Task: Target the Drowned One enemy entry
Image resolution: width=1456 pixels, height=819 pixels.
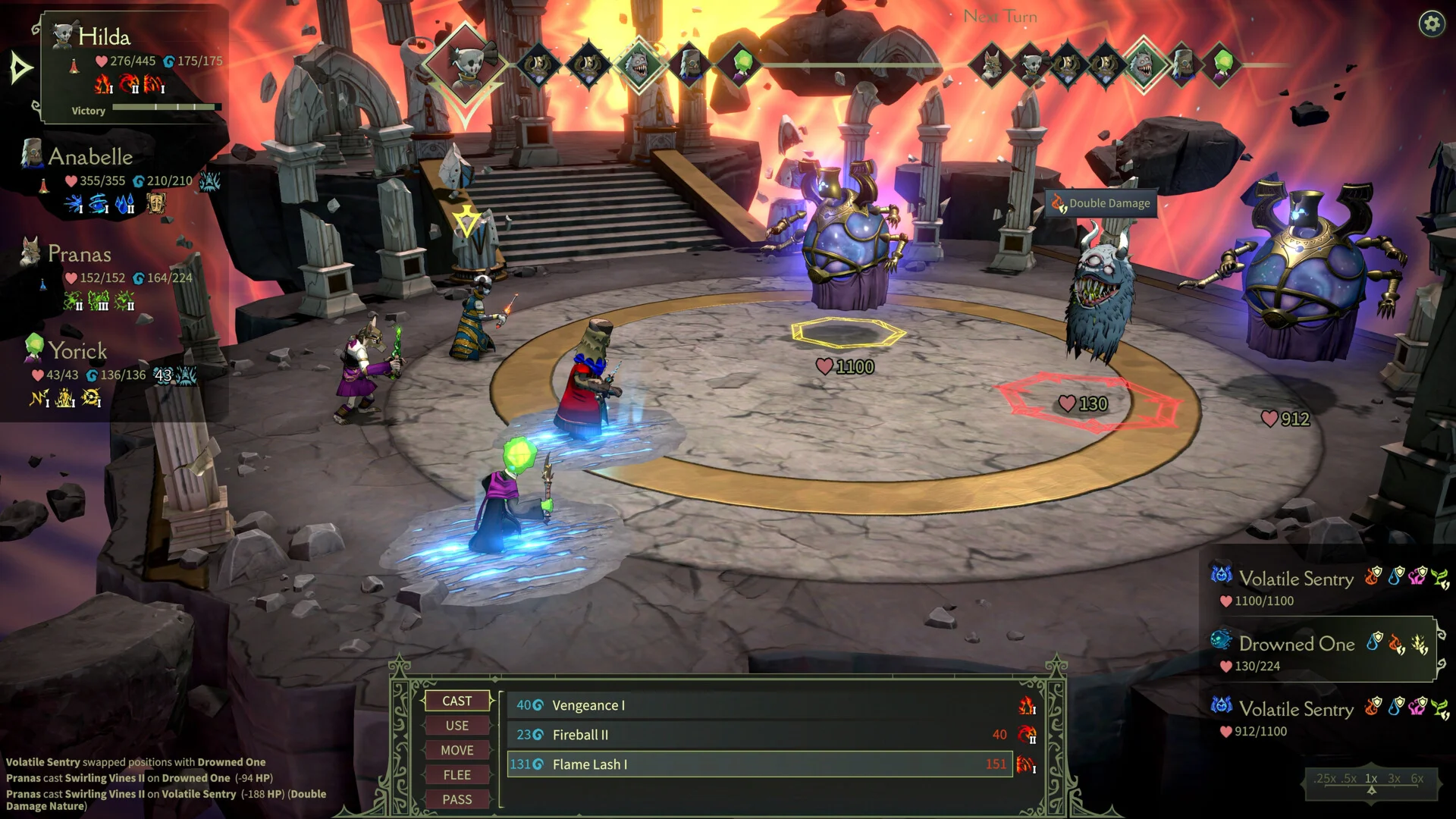Action: click(x=1297, y=645)
